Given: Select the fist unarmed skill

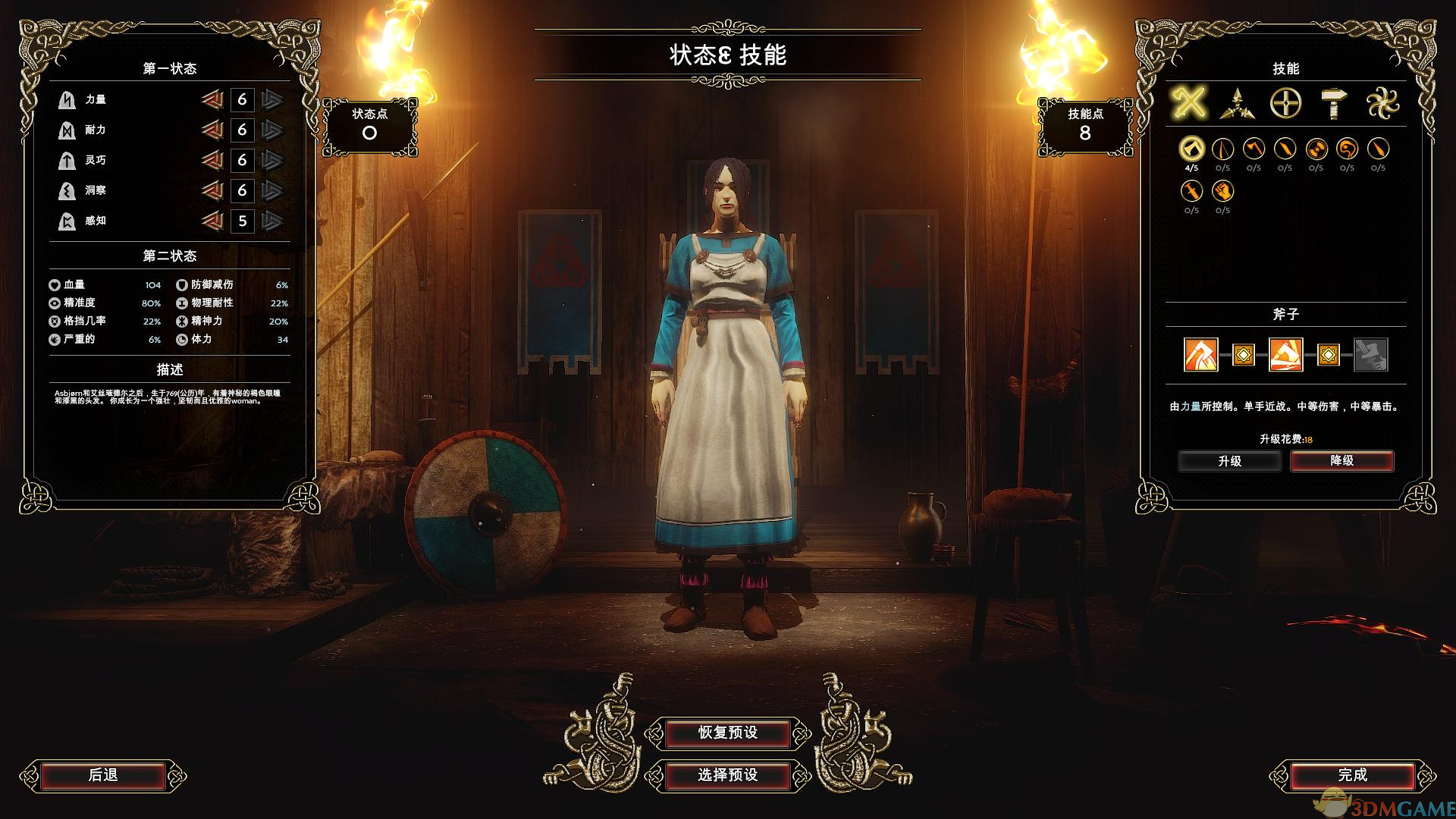Looking at the screenshot, I should tap(1222, 190).
